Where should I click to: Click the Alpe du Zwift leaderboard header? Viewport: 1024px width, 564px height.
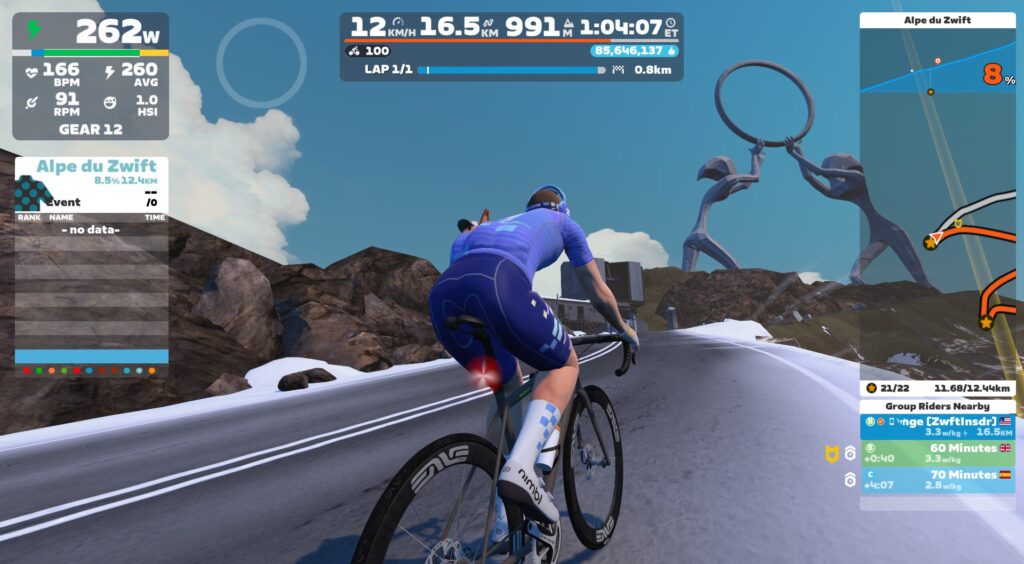tap(91, 167)
